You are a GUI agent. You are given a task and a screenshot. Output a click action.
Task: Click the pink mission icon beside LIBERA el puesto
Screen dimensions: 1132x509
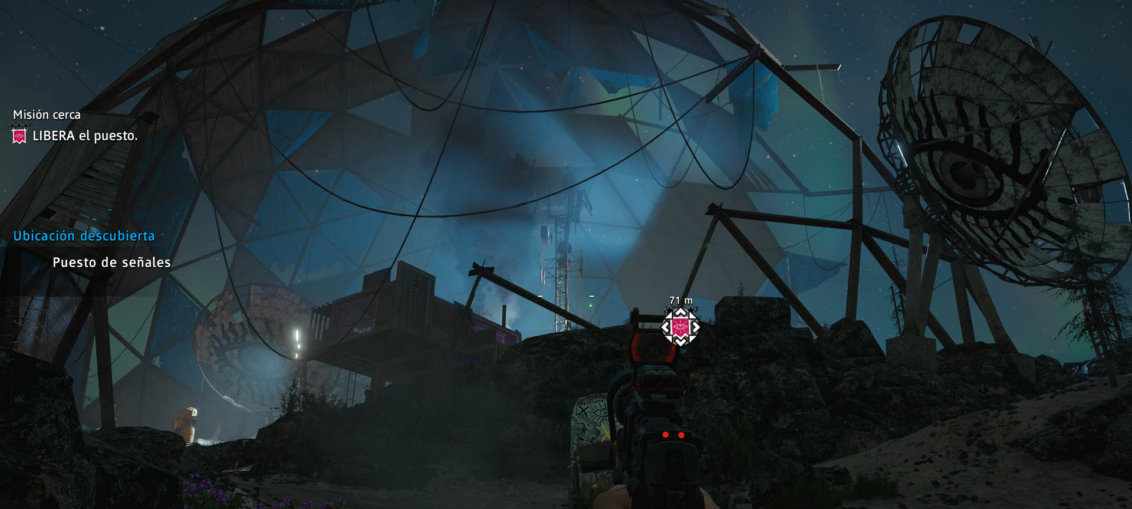coord(19,136)
